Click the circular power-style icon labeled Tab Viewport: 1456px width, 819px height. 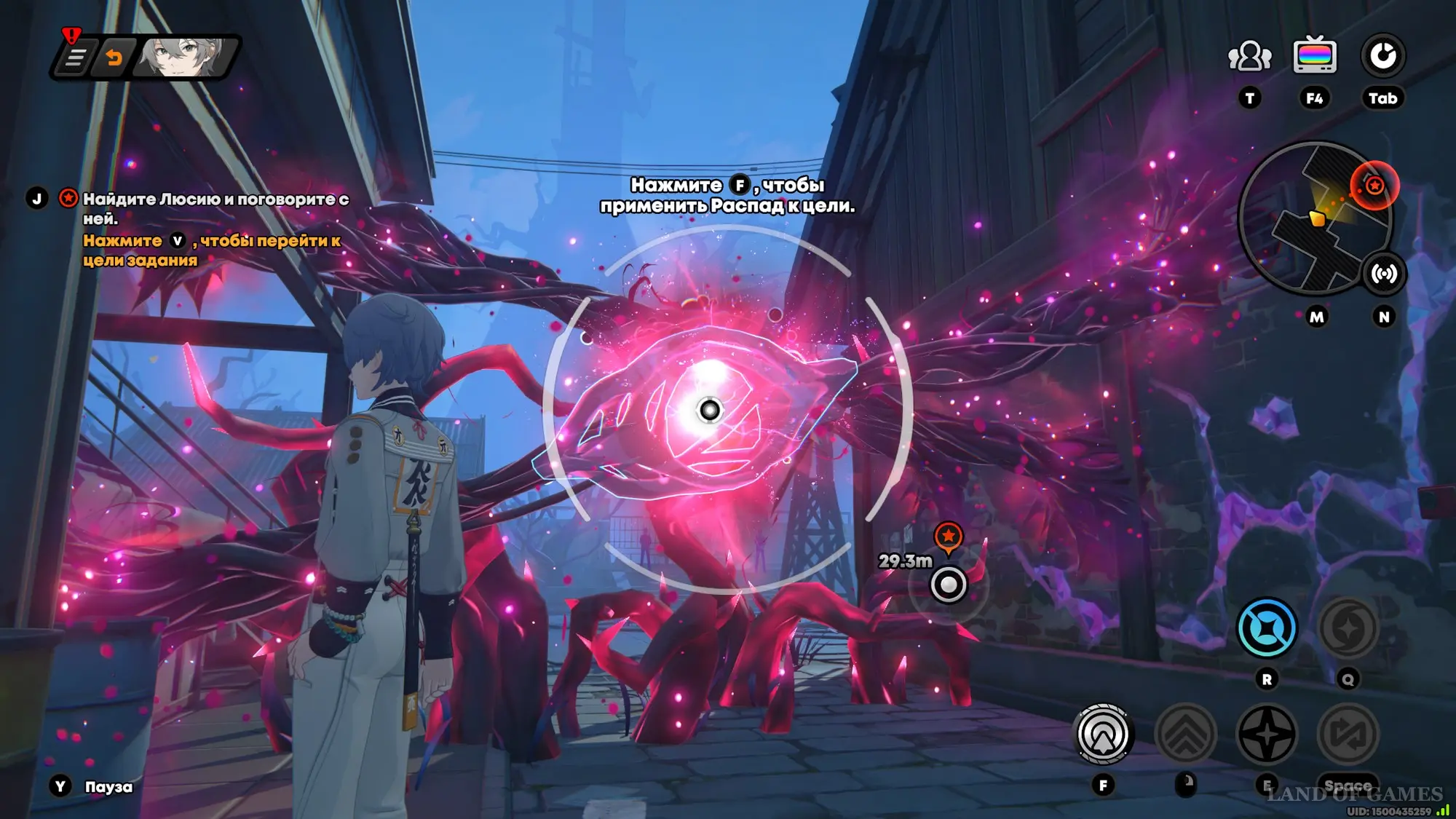tap(1382, 56)
